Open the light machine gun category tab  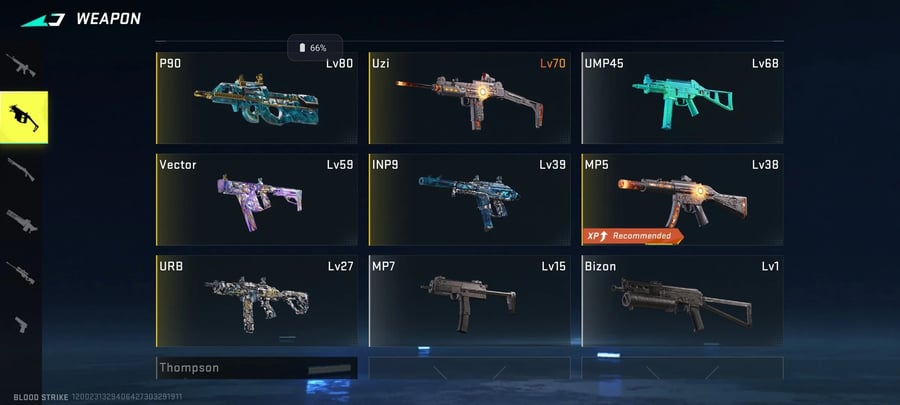point(21,220)
